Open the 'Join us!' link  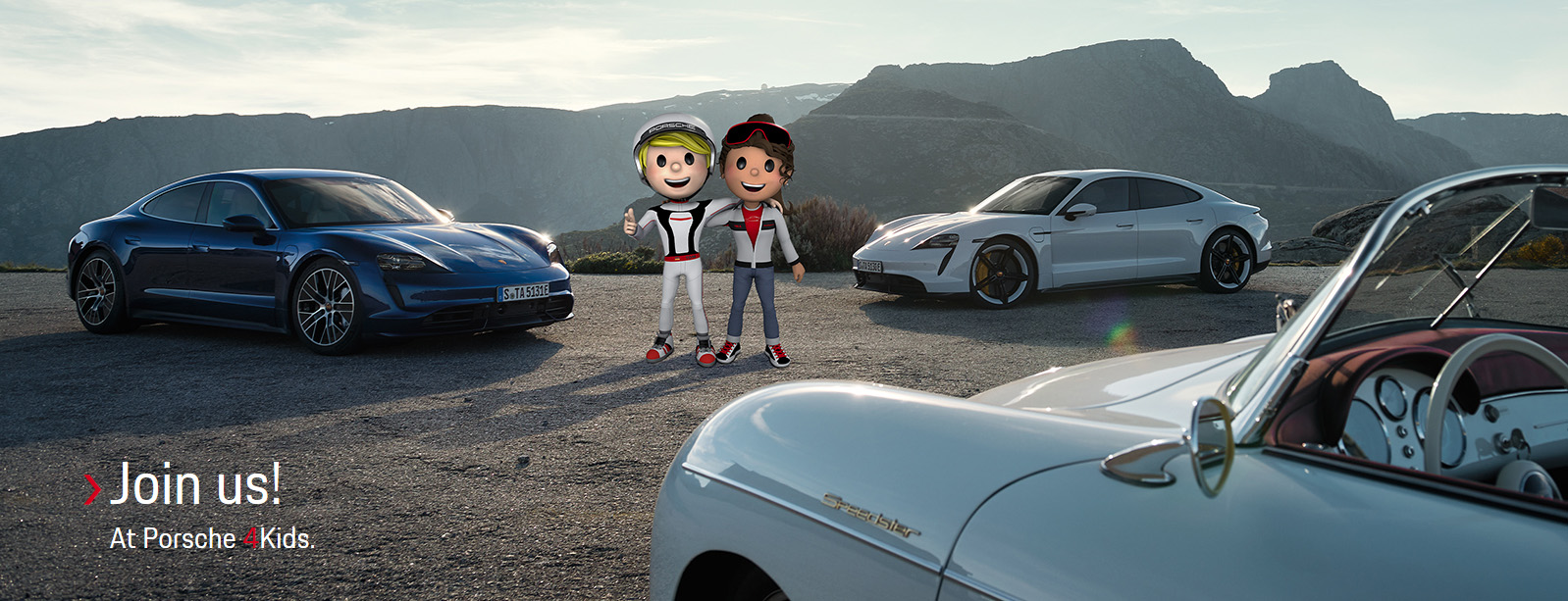click(x=194, y=485)
